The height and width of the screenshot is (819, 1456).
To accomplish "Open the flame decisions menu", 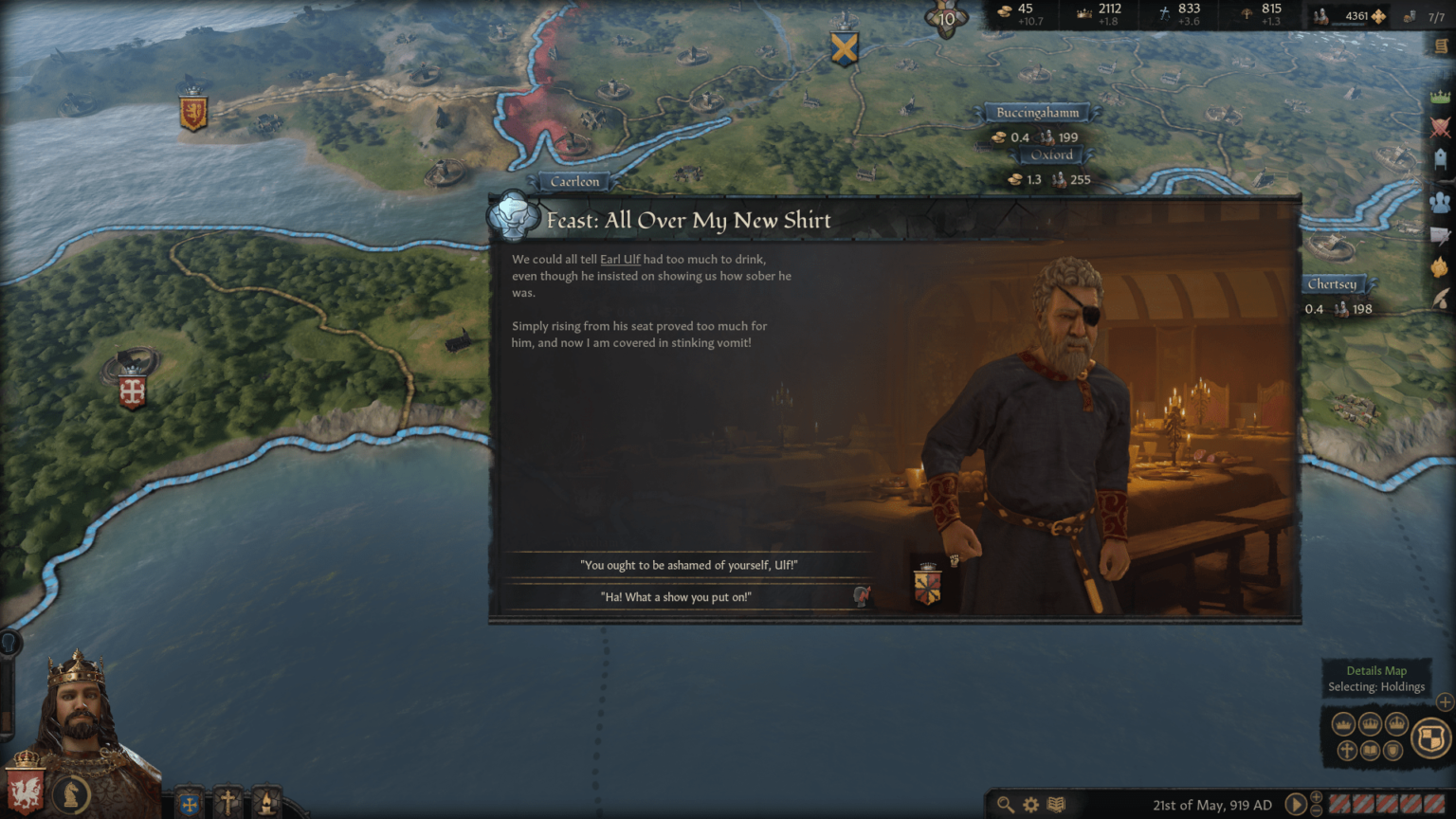I will tap(1440, 267).
